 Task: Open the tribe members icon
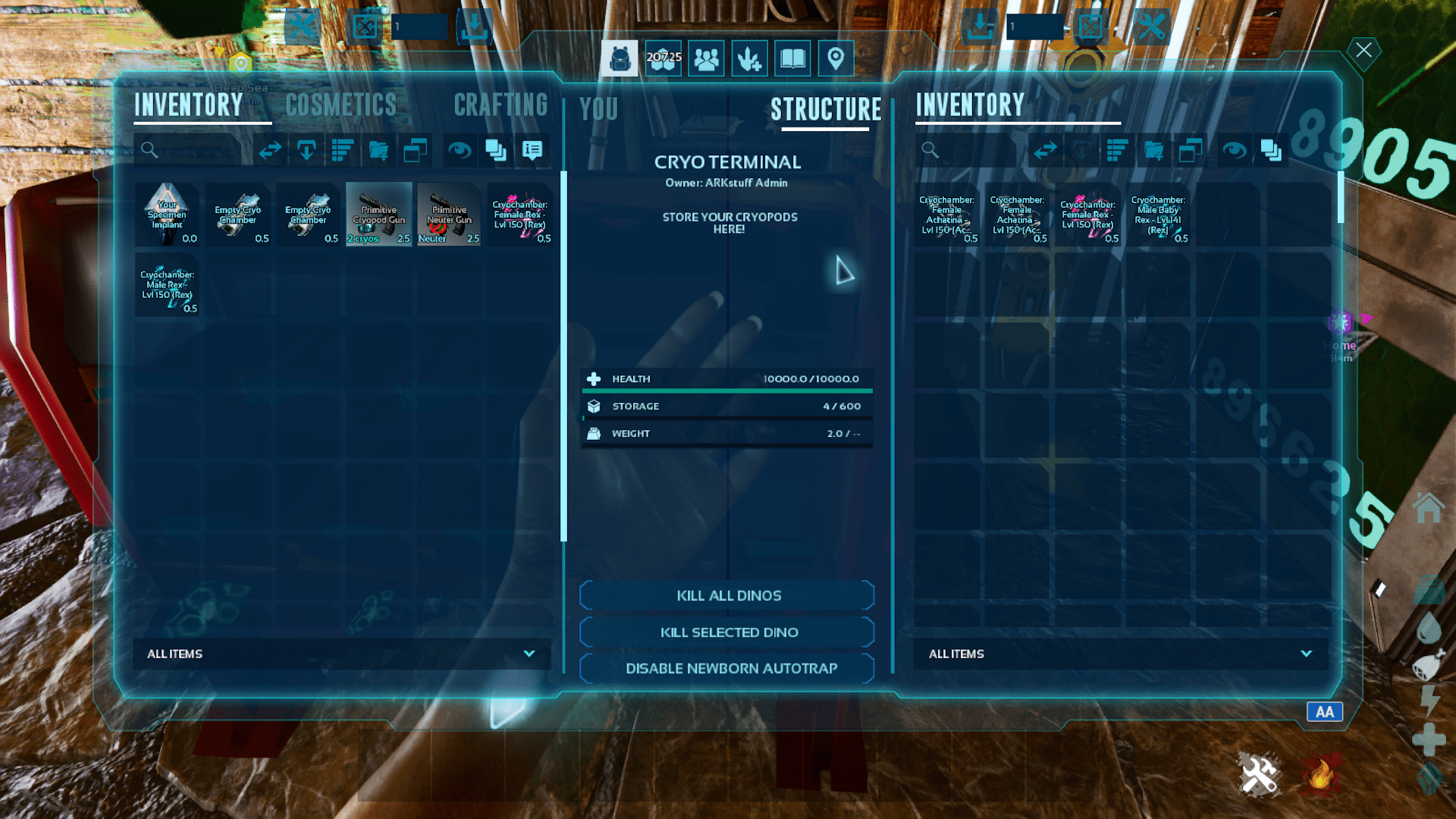click(x=706, y=58)
